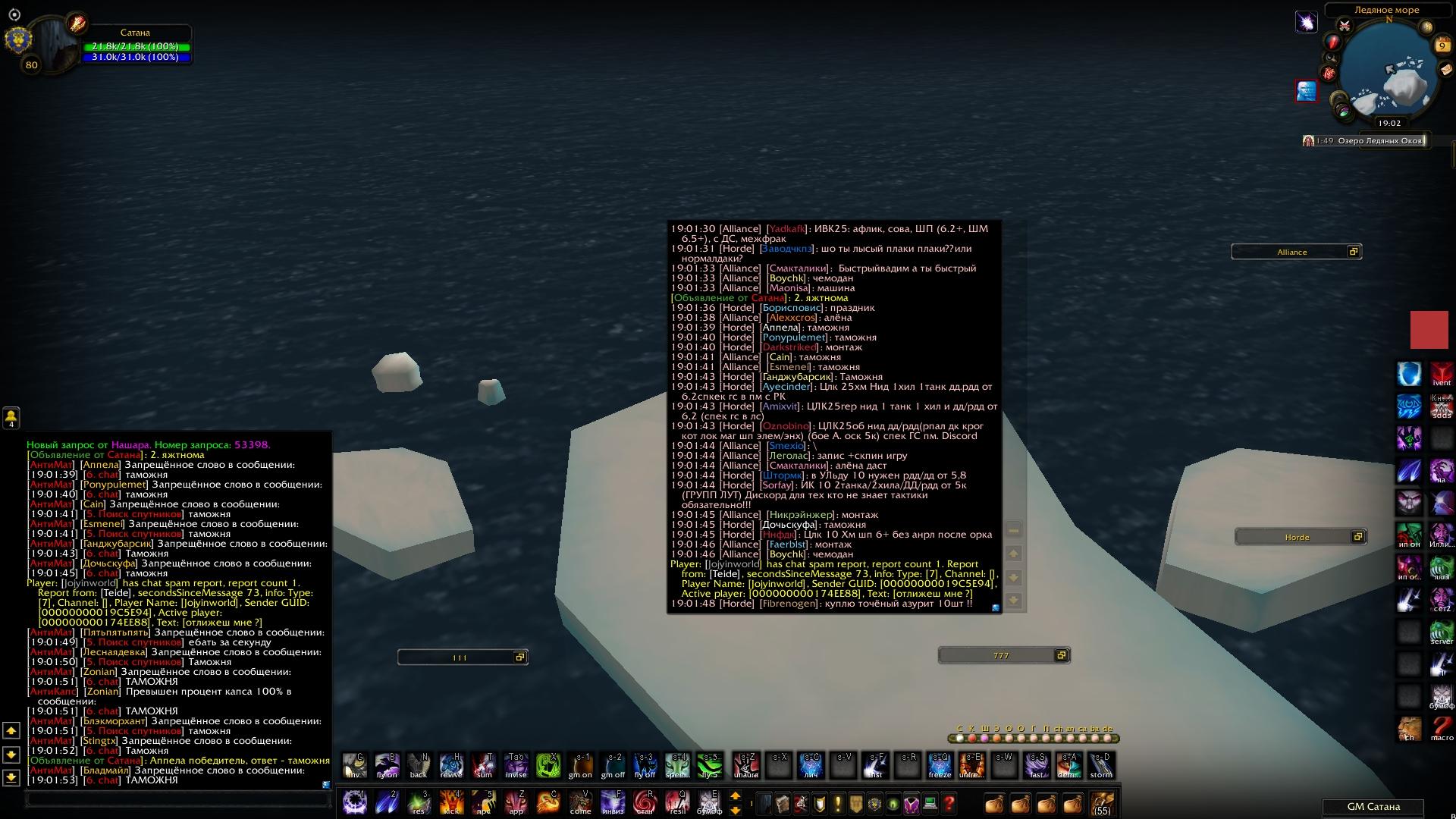Viewport: 1456px width, 819px height.
Task: Open the red question mark help menu
Action: tap(949, 803)
